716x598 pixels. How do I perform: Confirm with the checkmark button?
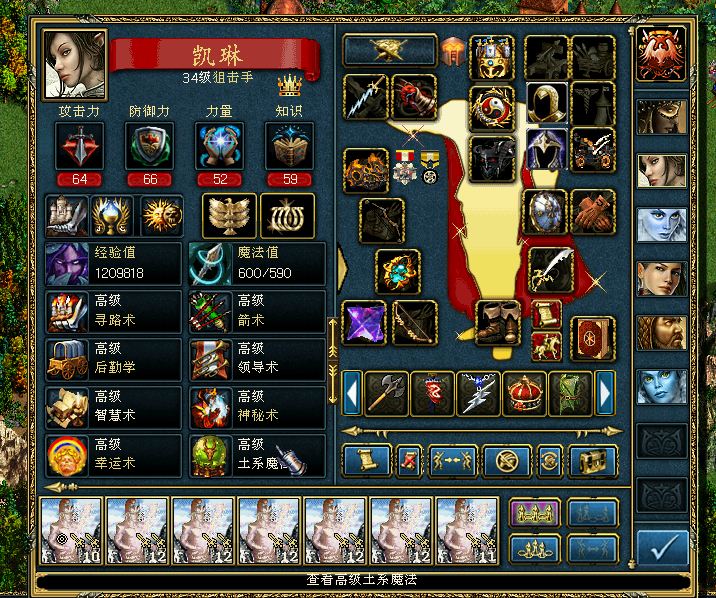click(662, 547)
